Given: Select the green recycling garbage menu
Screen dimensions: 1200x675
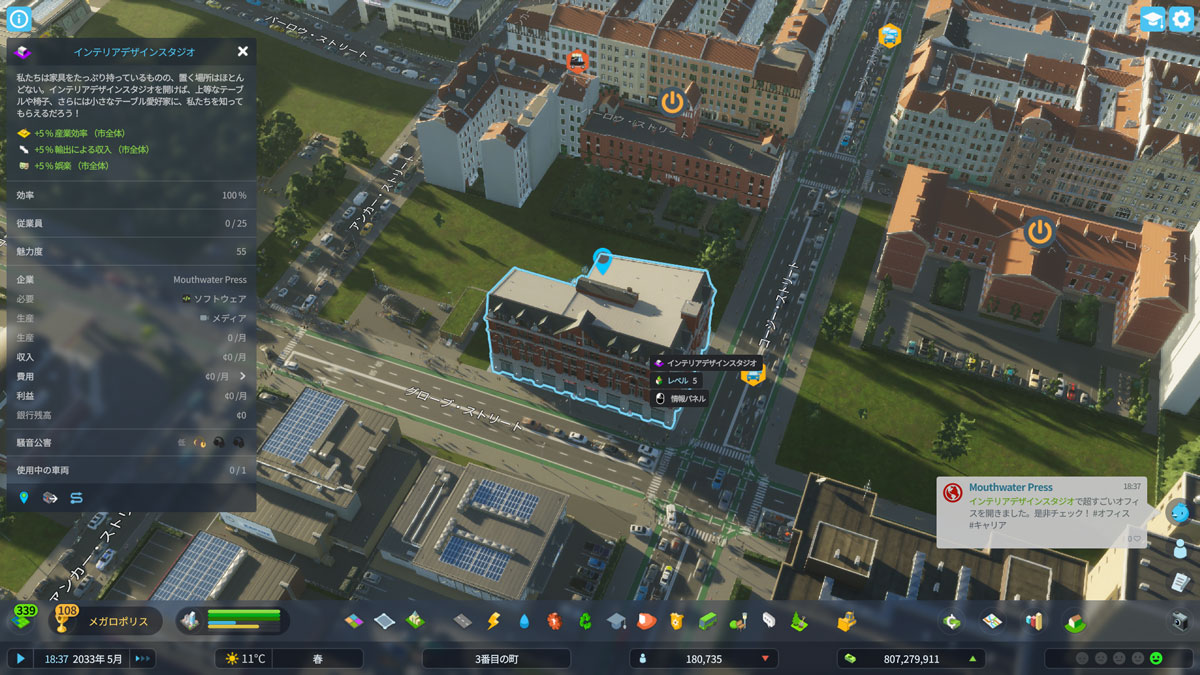Looking at the screenshot, I should [x=585, y=621].
